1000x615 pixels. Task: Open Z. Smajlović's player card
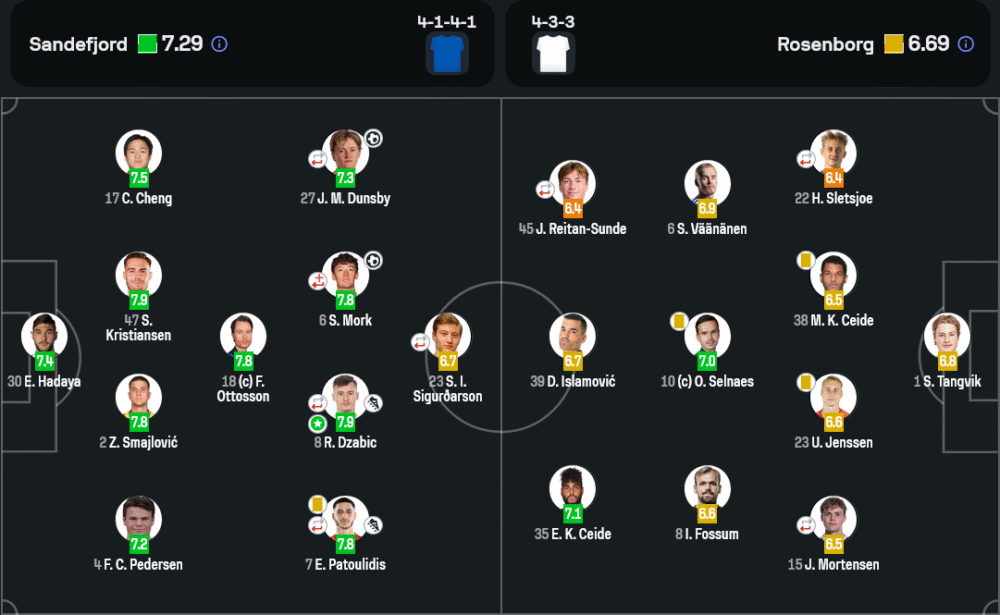click(x=138, y=397)
